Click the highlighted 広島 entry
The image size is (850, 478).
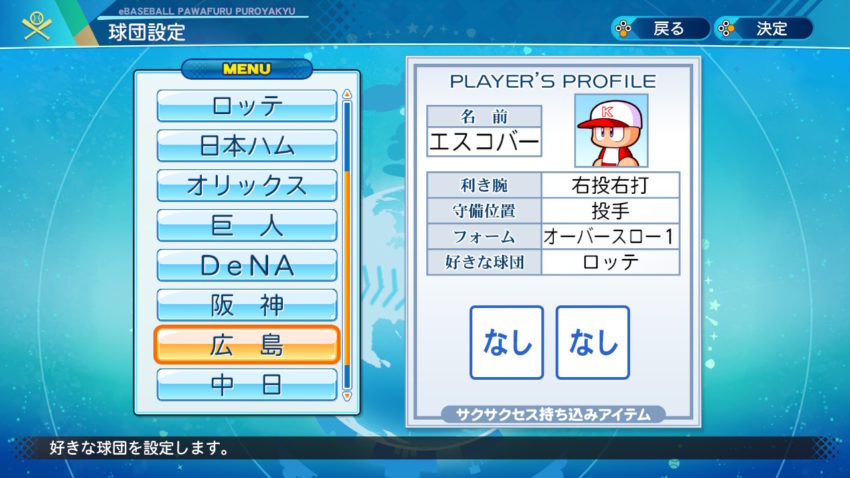point(247,345)
